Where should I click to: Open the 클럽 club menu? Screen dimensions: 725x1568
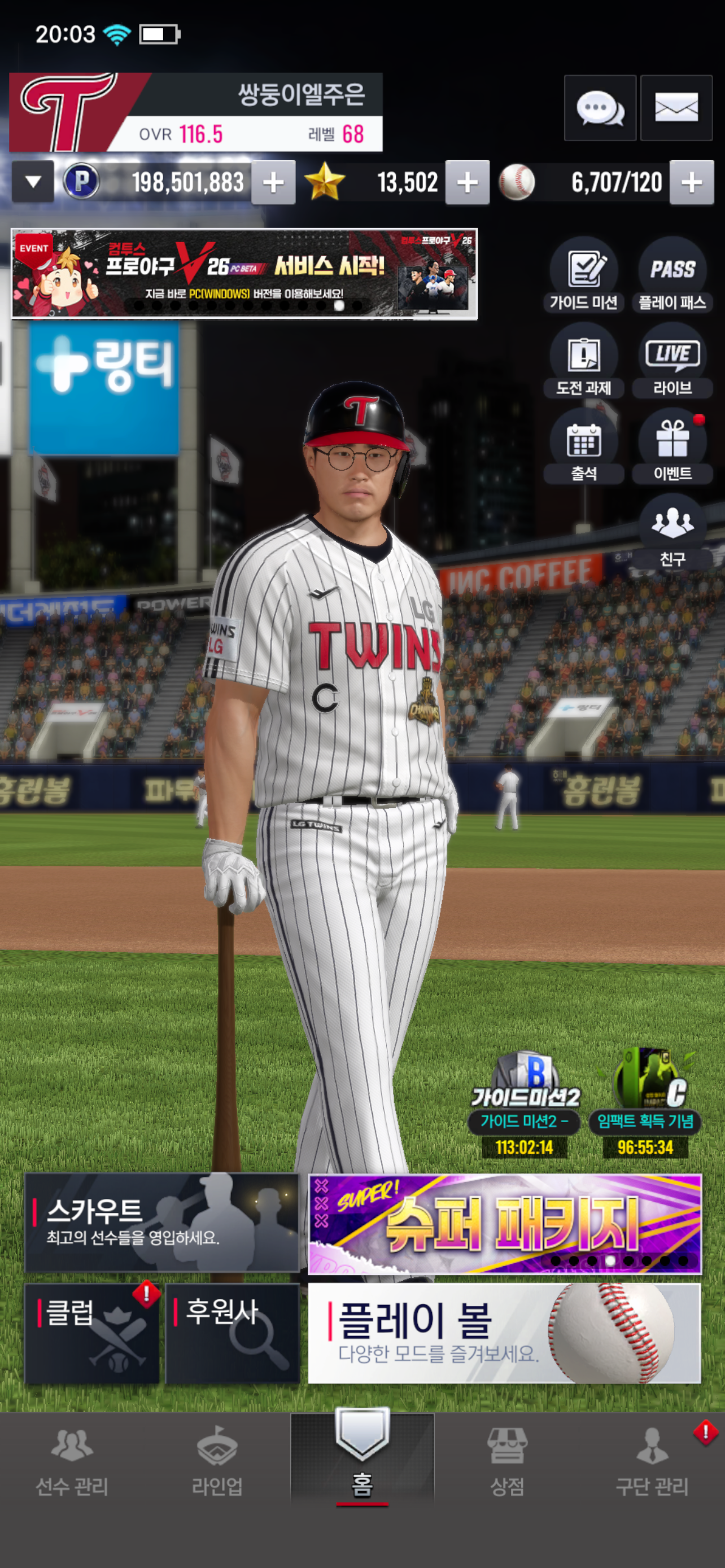92,1333
